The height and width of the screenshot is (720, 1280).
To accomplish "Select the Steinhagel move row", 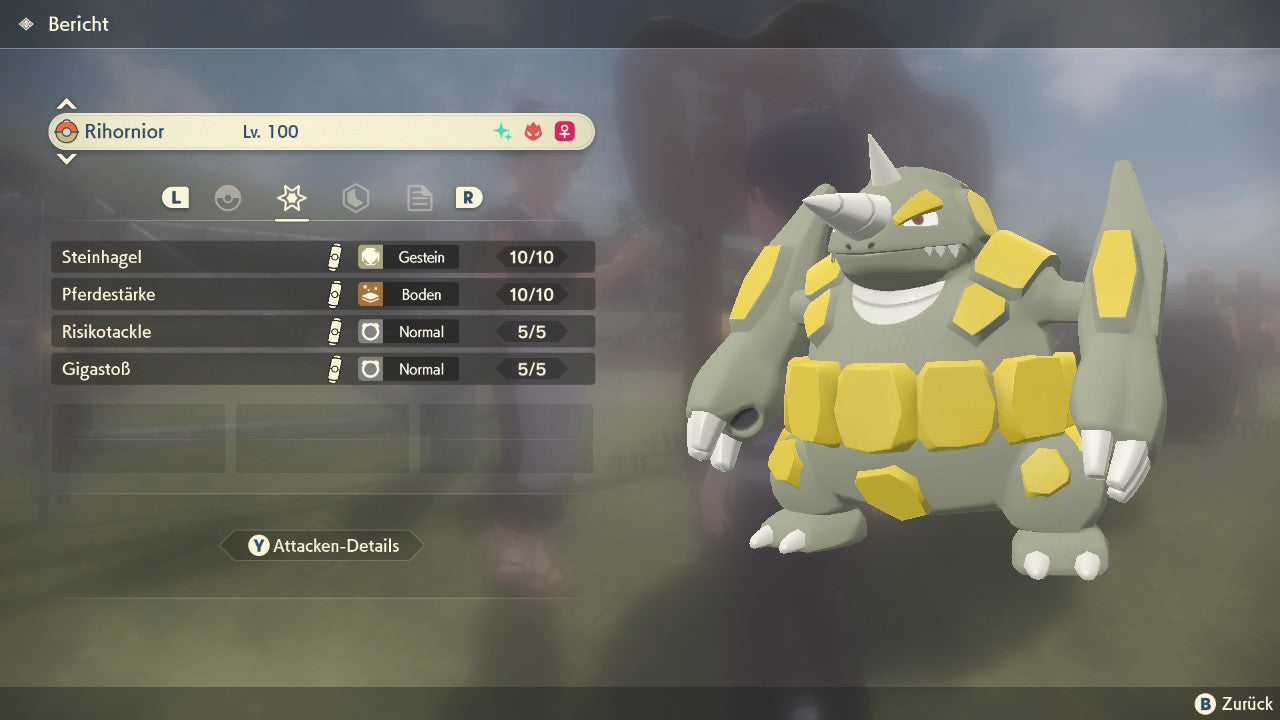I will [x=322, y=257].
